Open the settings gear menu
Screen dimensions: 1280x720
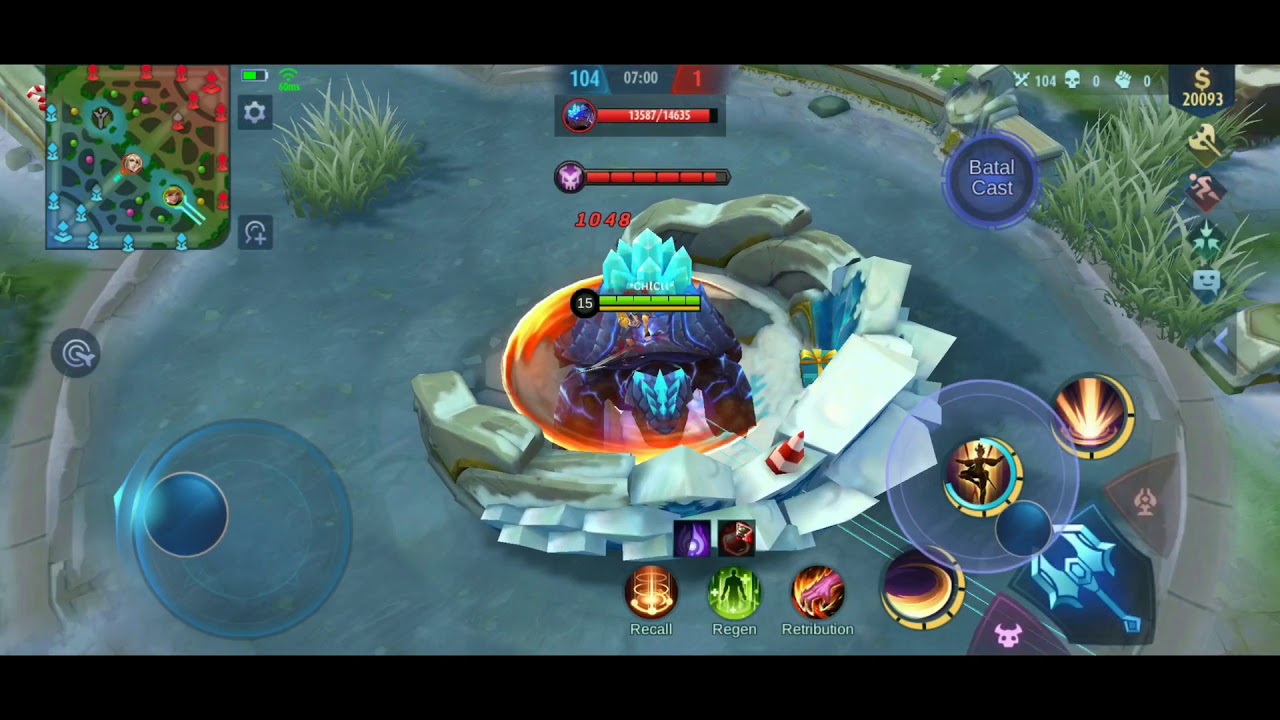pyautogui.click(x=255, y=112)
